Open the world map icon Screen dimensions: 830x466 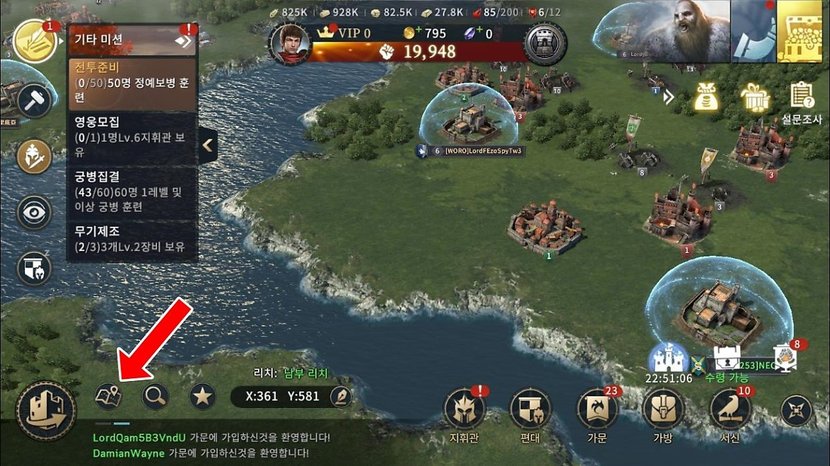(108, 397)
